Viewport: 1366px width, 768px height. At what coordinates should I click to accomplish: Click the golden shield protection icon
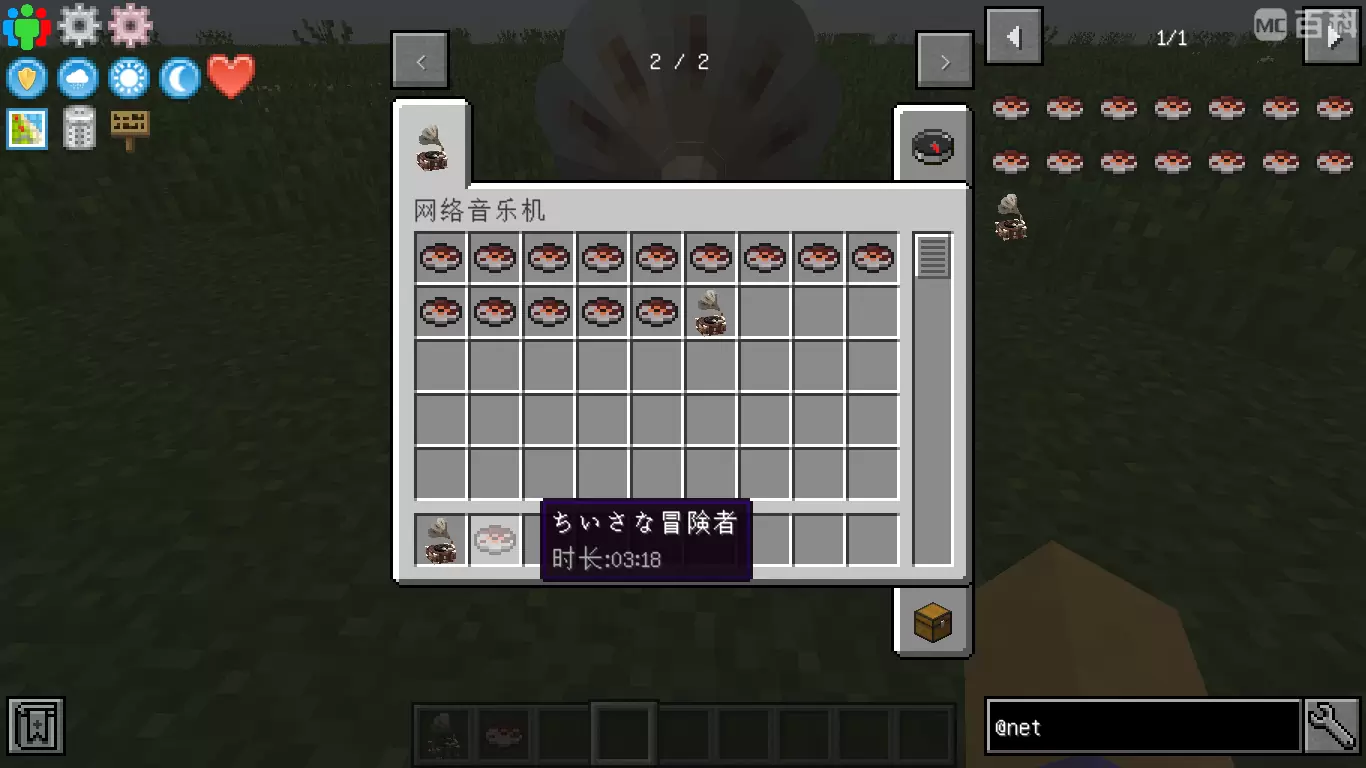pyautogui.click(x=26, y=78)
